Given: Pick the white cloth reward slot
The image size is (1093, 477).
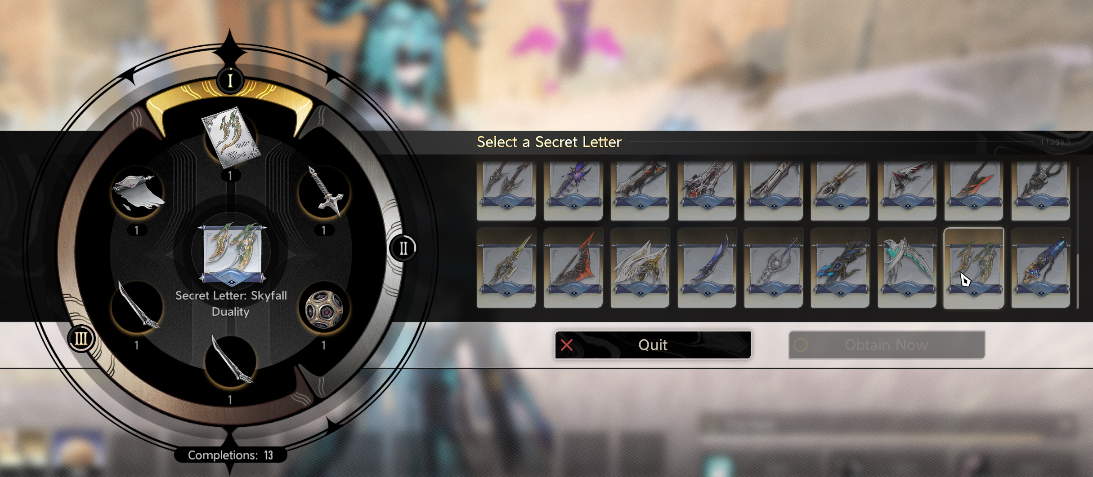Looking at the screenshot, I should coord(136,192).
